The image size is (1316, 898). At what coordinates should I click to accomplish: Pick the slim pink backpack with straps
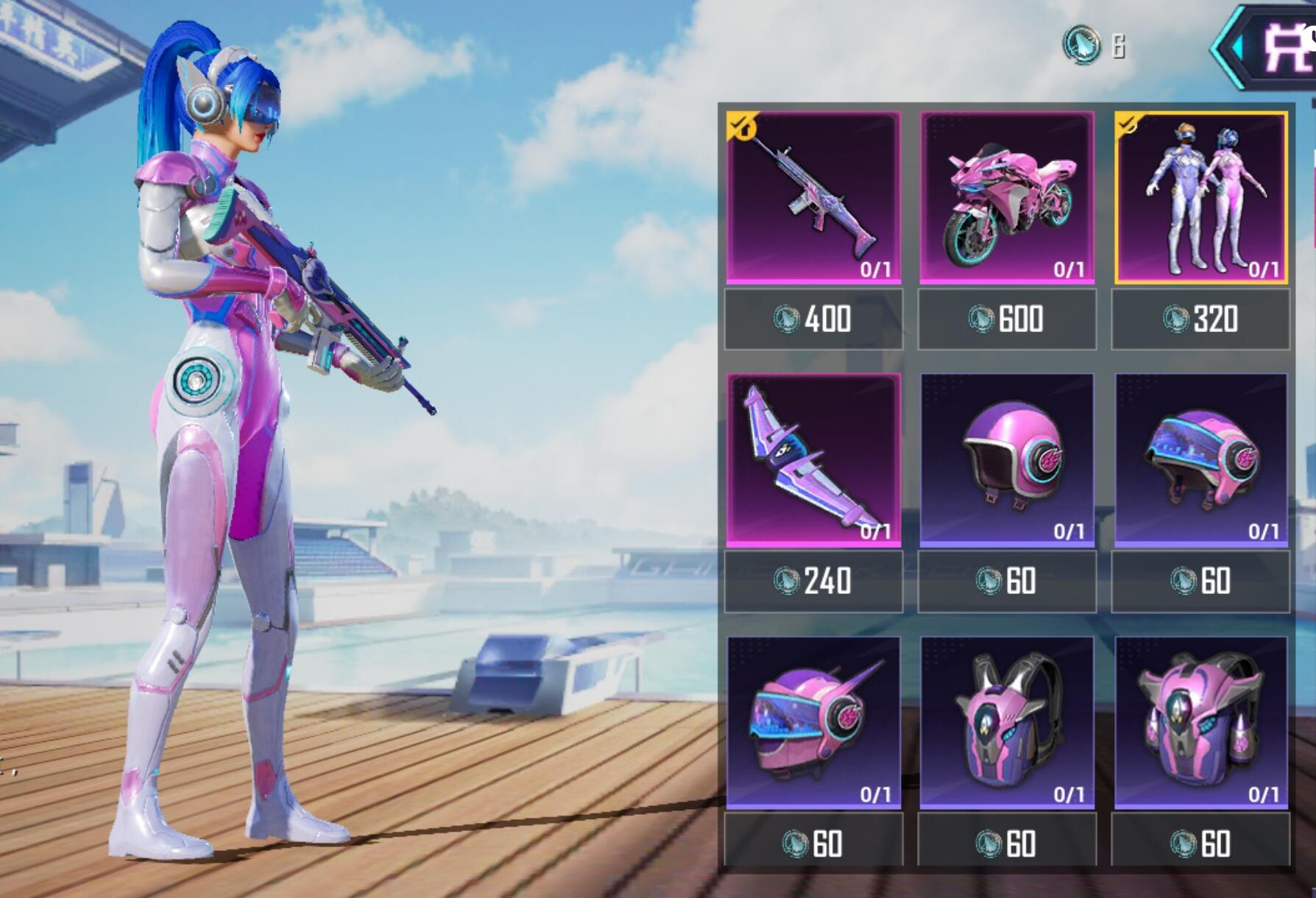pos(1007,723)
